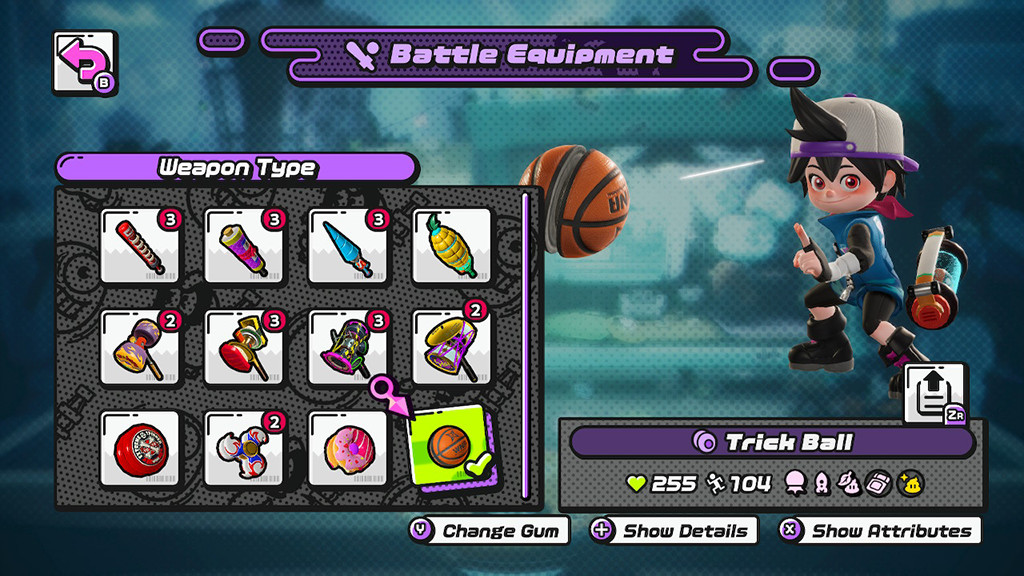Select the neon black drum hammer
This screenshot has width=1024, height=576.
click(348, 347)
